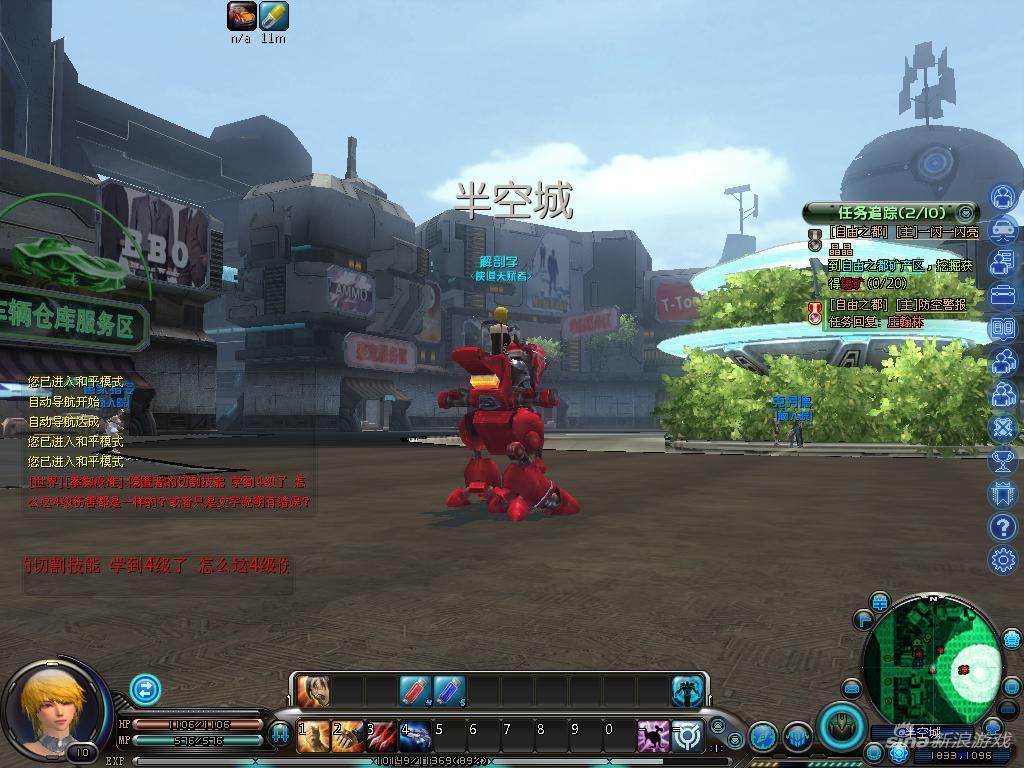Open the vehicle menu icon

pyautogui.click(x=1003, y=230)
